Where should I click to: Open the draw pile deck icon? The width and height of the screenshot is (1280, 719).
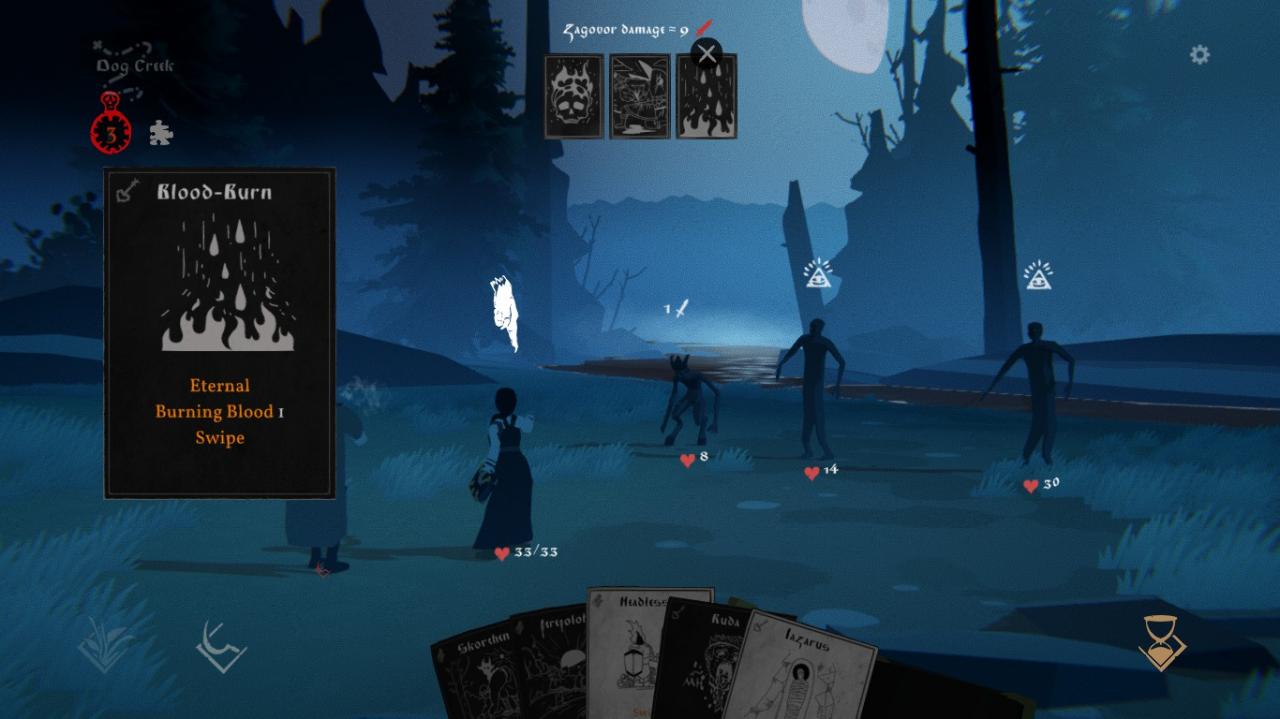[x=105, y=645]
